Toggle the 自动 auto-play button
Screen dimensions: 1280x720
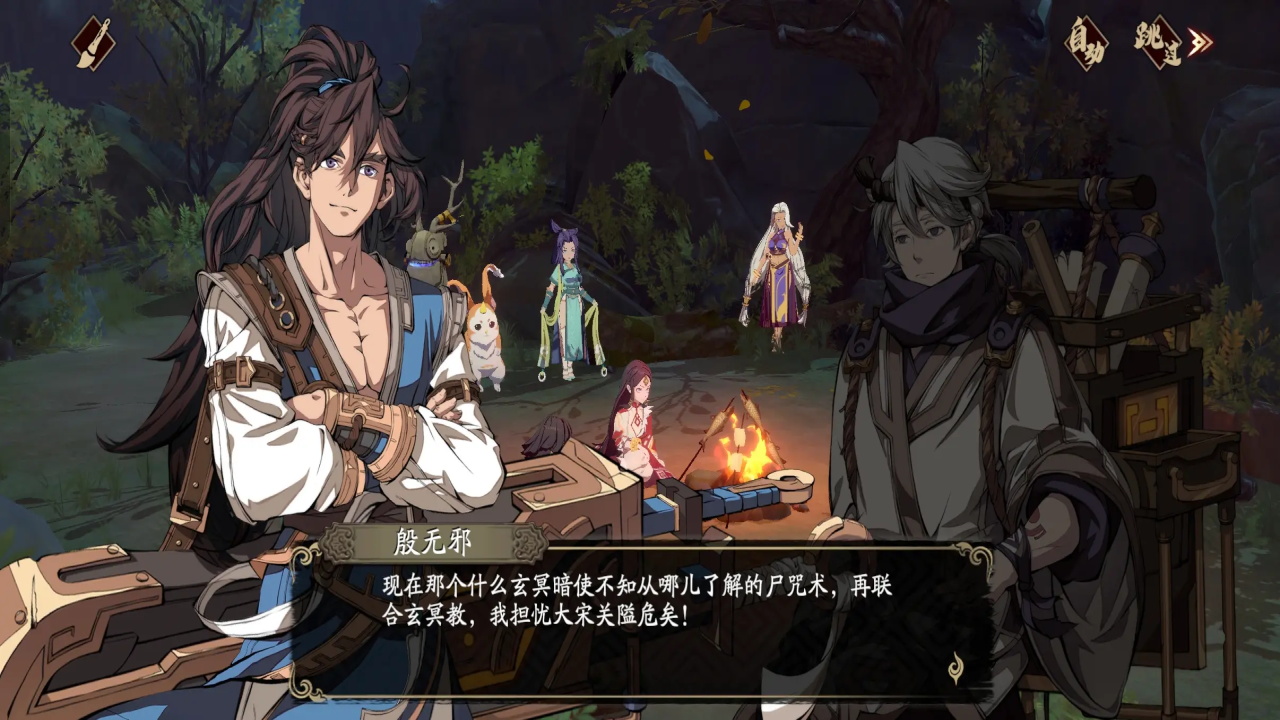tap(1087, 42)
